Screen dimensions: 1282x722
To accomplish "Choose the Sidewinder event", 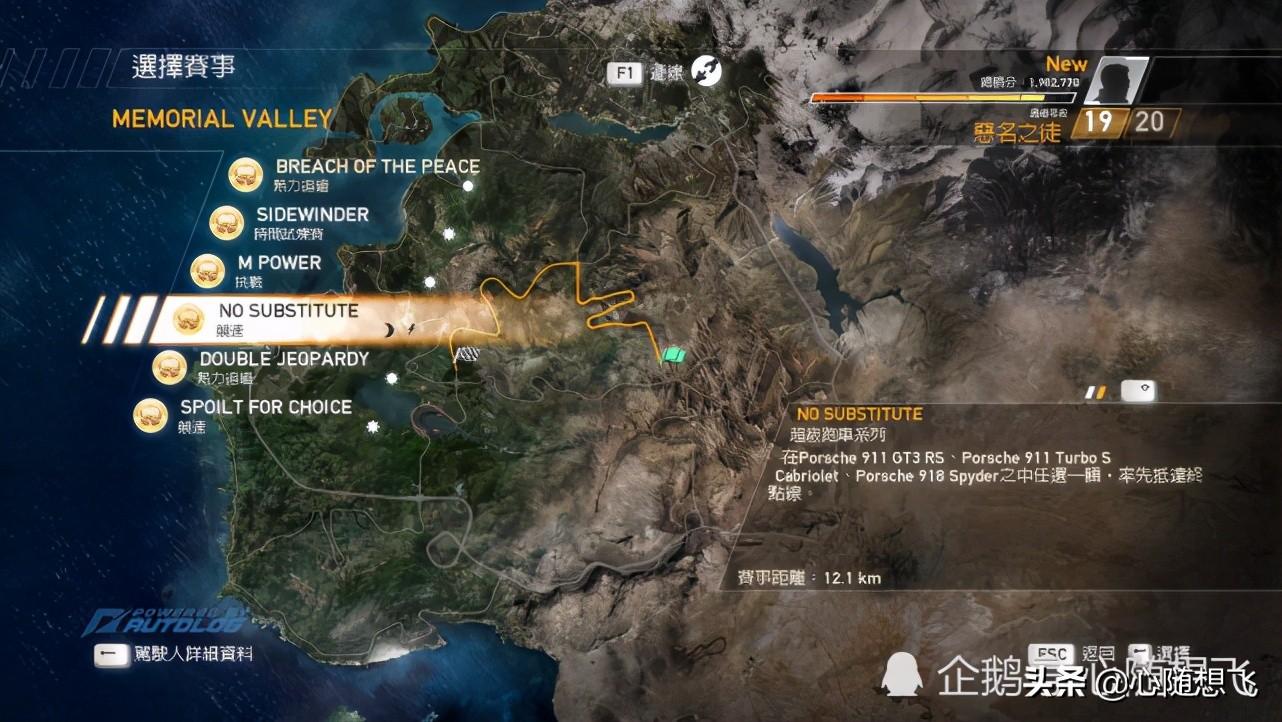I will 312,215.
